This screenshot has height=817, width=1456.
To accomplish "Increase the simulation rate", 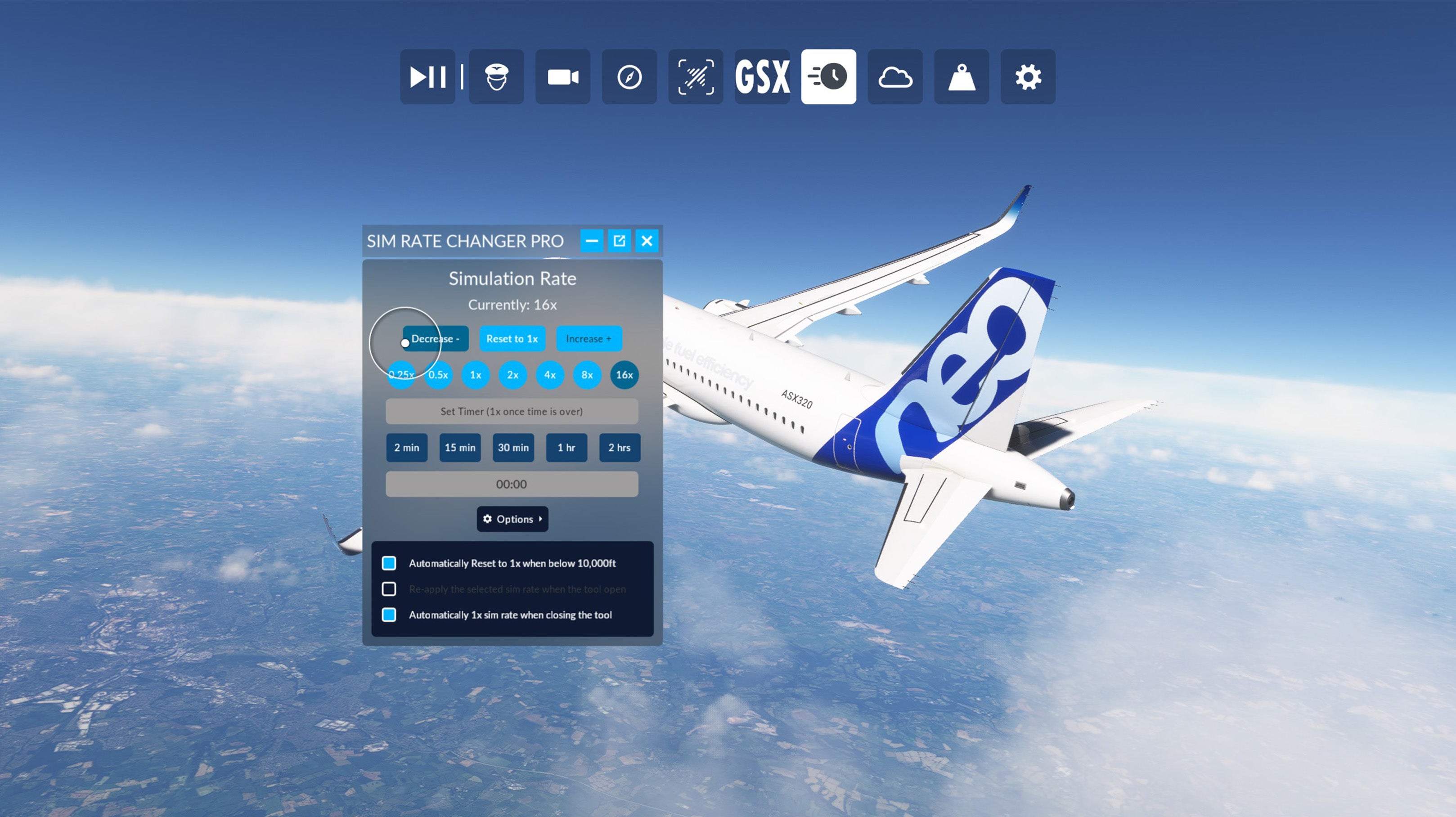I will click(x=589, y=338).
